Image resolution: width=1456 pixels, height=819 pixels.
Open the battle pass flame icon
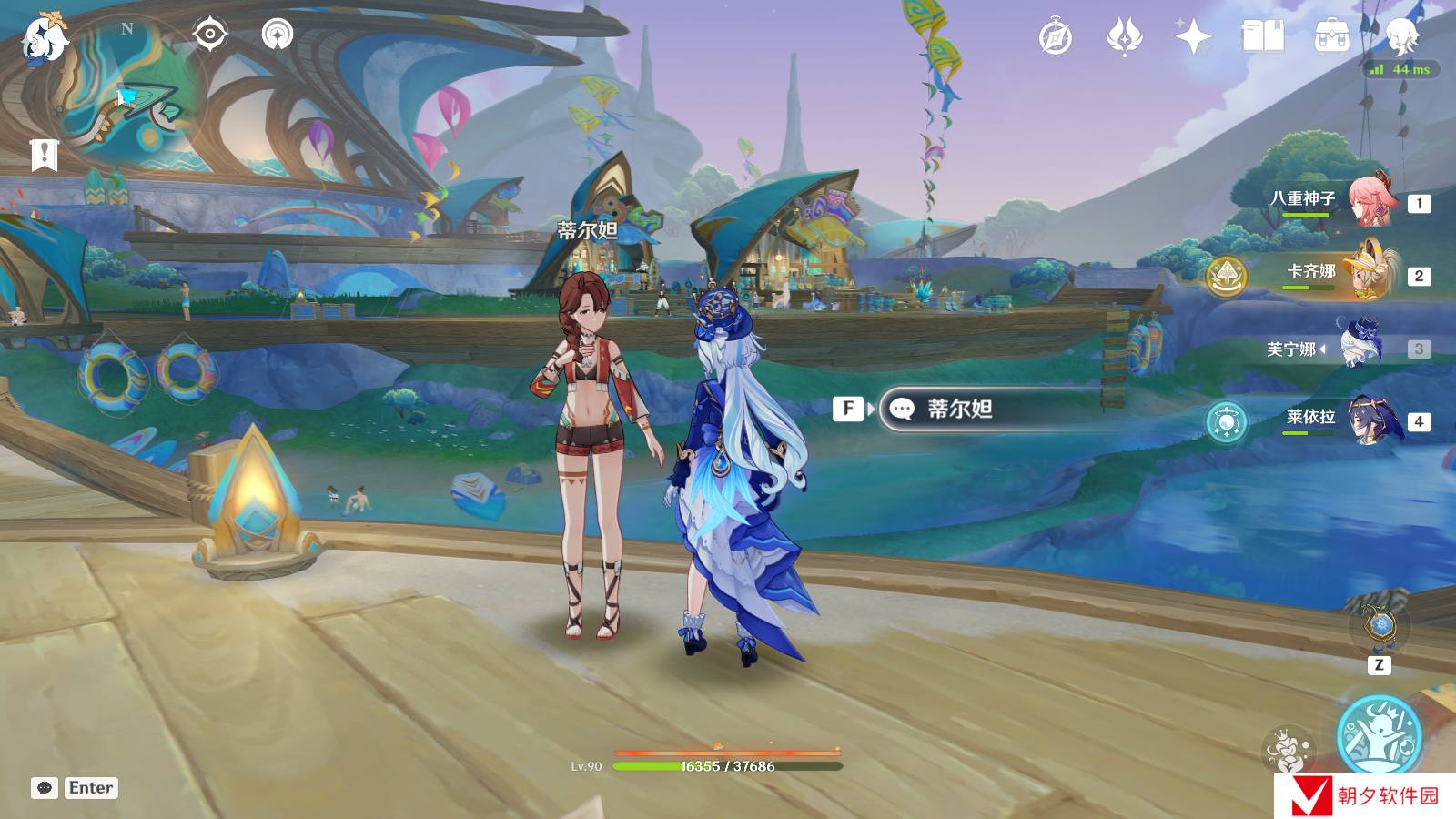coord(1124,37)
